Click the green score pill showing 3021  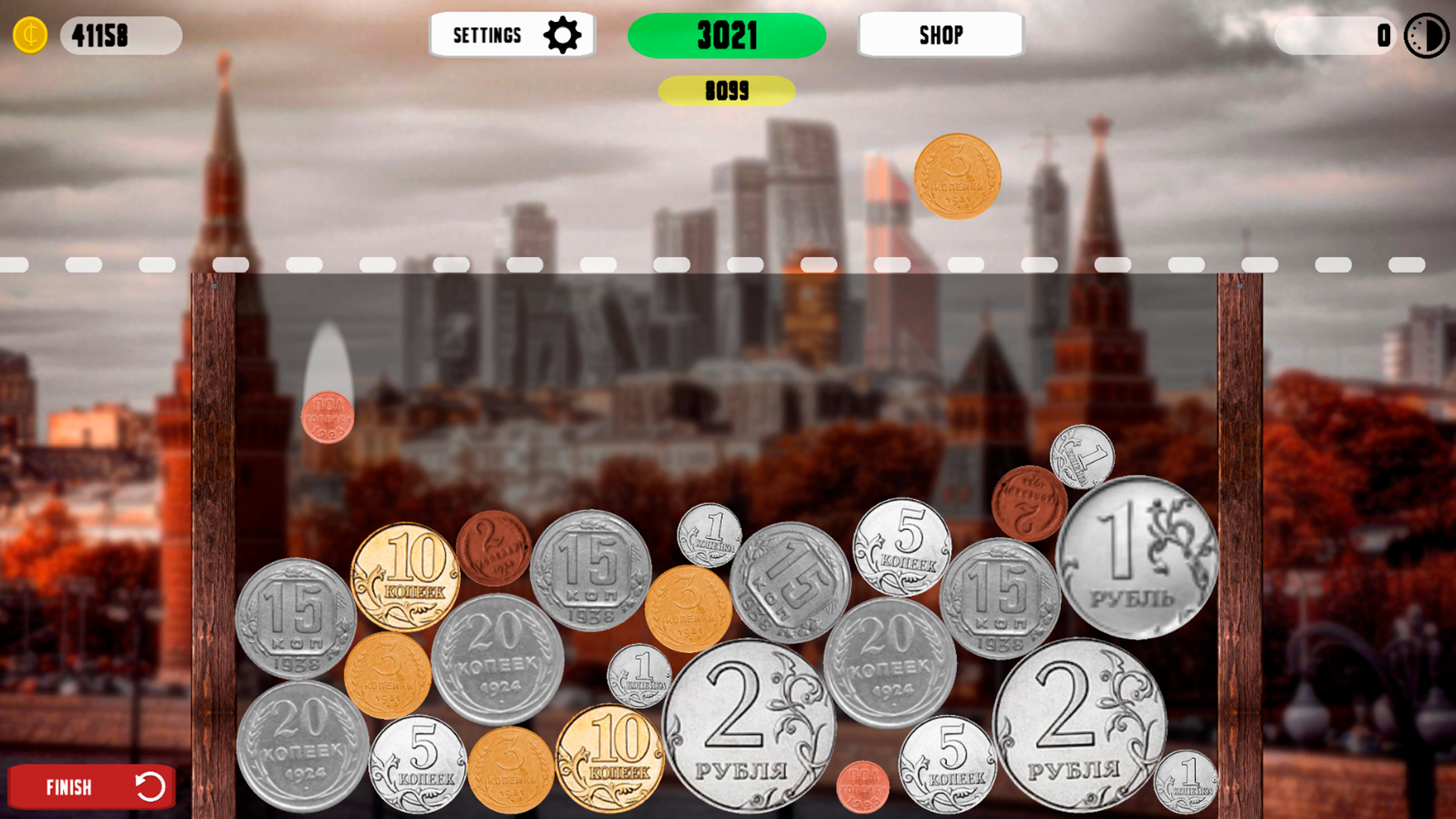pos(726,34)
